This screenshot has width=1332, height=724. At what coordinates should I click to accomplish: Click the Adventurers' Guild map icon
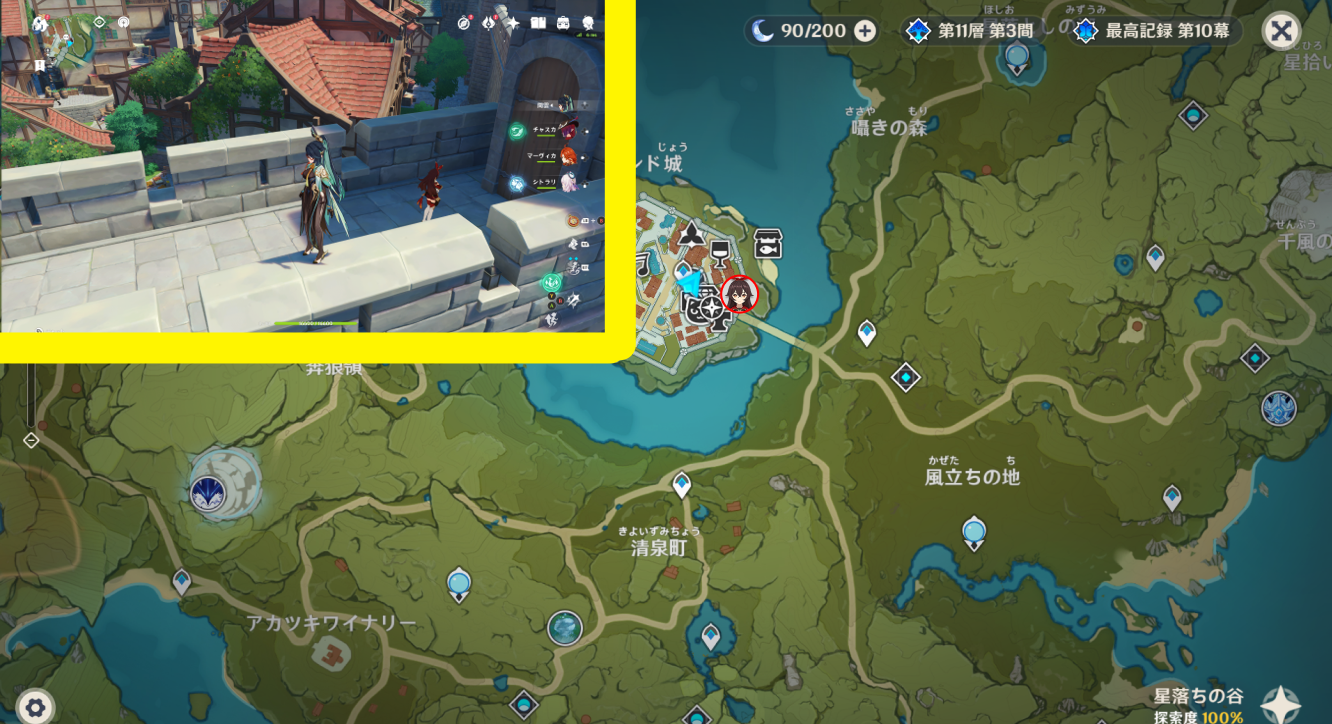click(x=692, y=237)
